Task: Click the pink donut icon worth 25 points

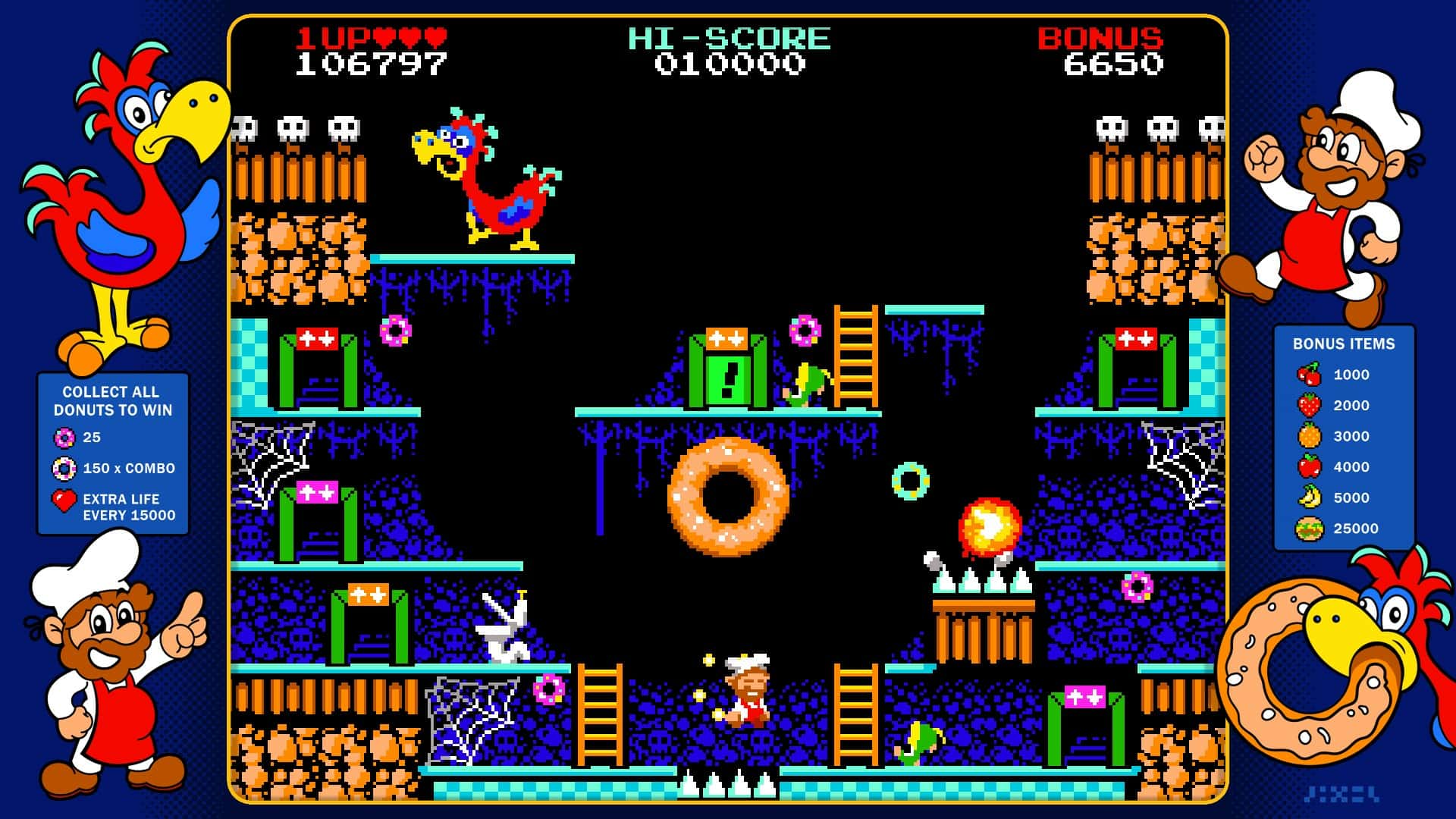Action: pyautogui.click(x=65, y=438)
